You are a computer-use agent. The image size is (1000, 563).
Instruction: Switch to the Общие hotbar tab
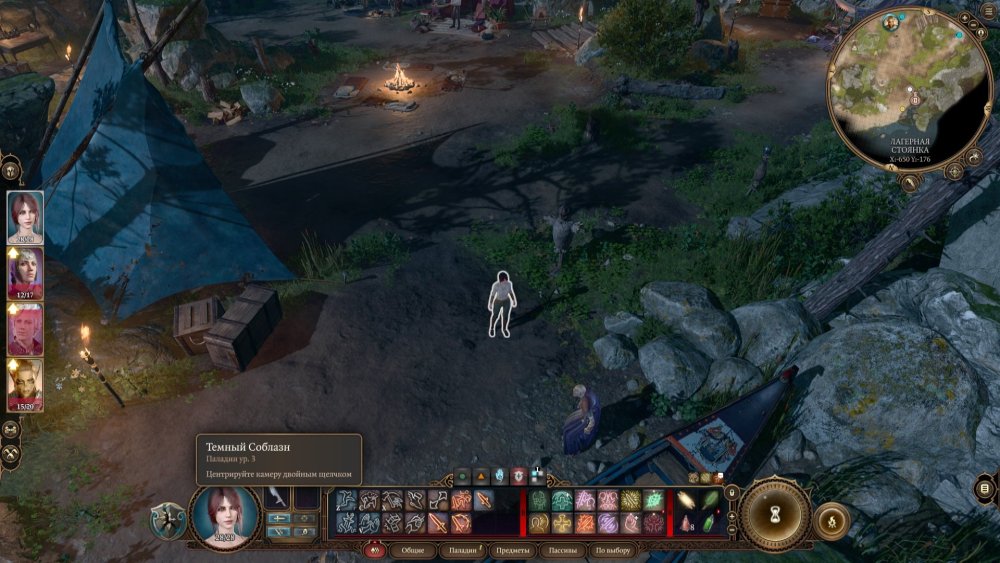tap(411, 550)
